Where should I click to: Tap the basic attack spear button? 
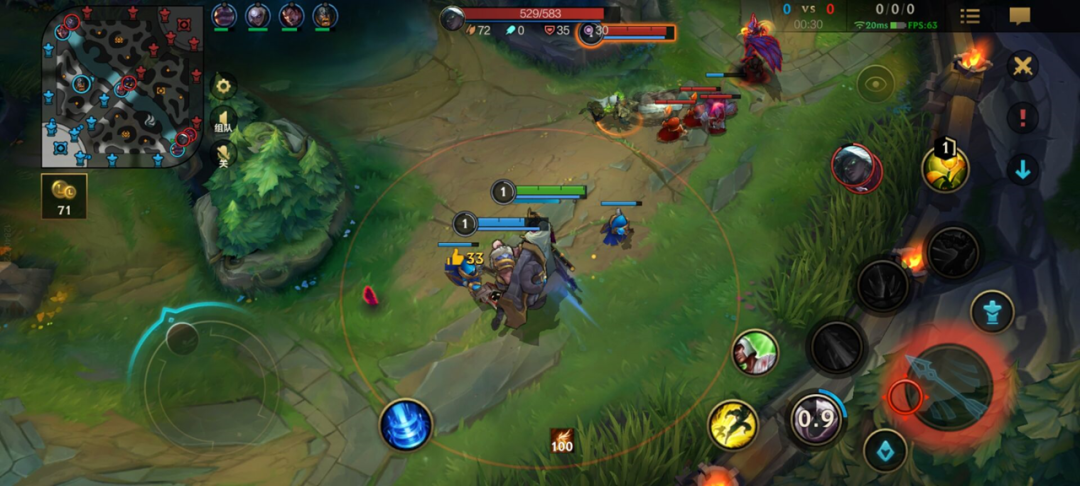pos(945,388)
